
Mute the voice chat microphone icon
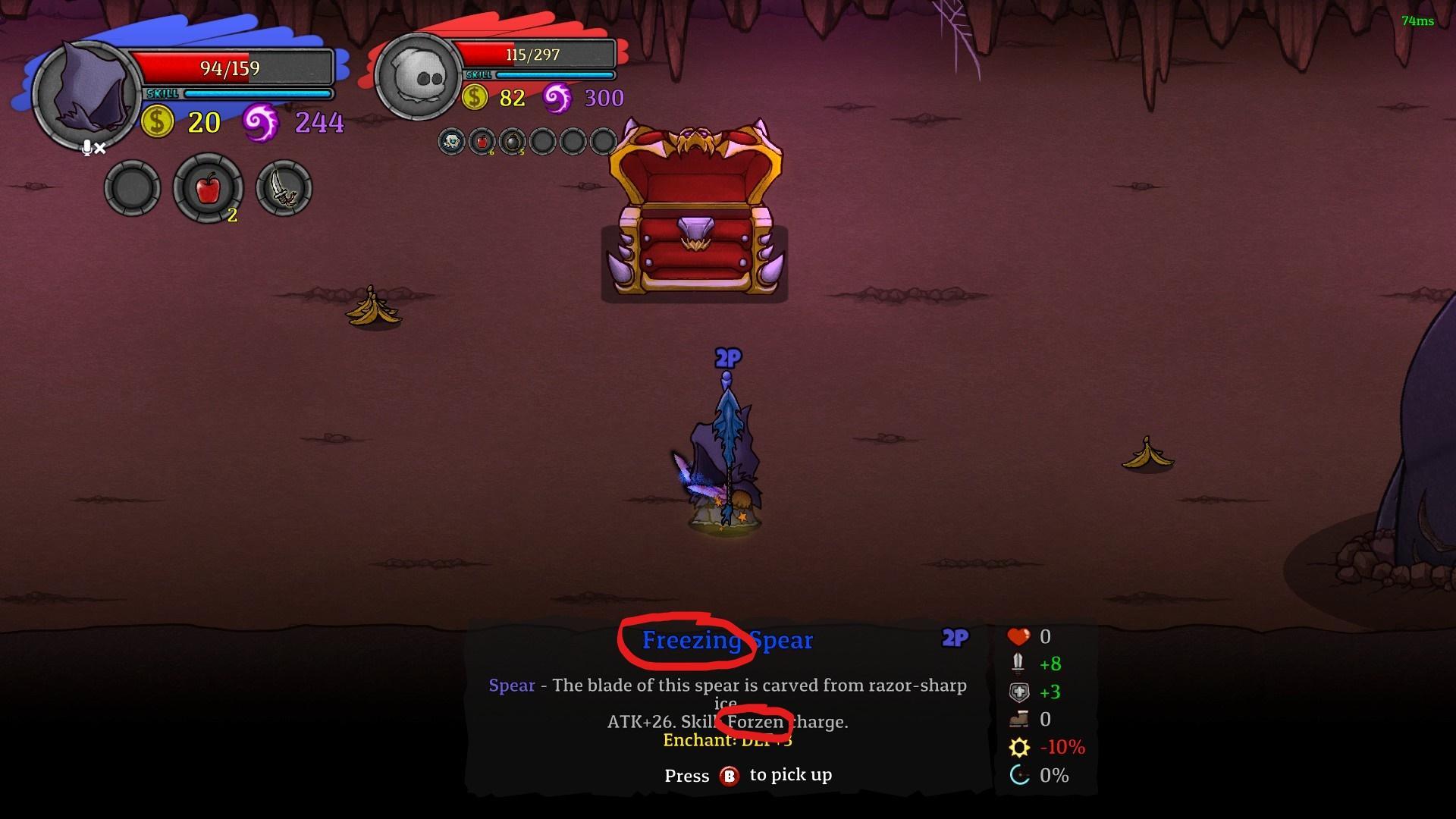(x=91, y=149)
